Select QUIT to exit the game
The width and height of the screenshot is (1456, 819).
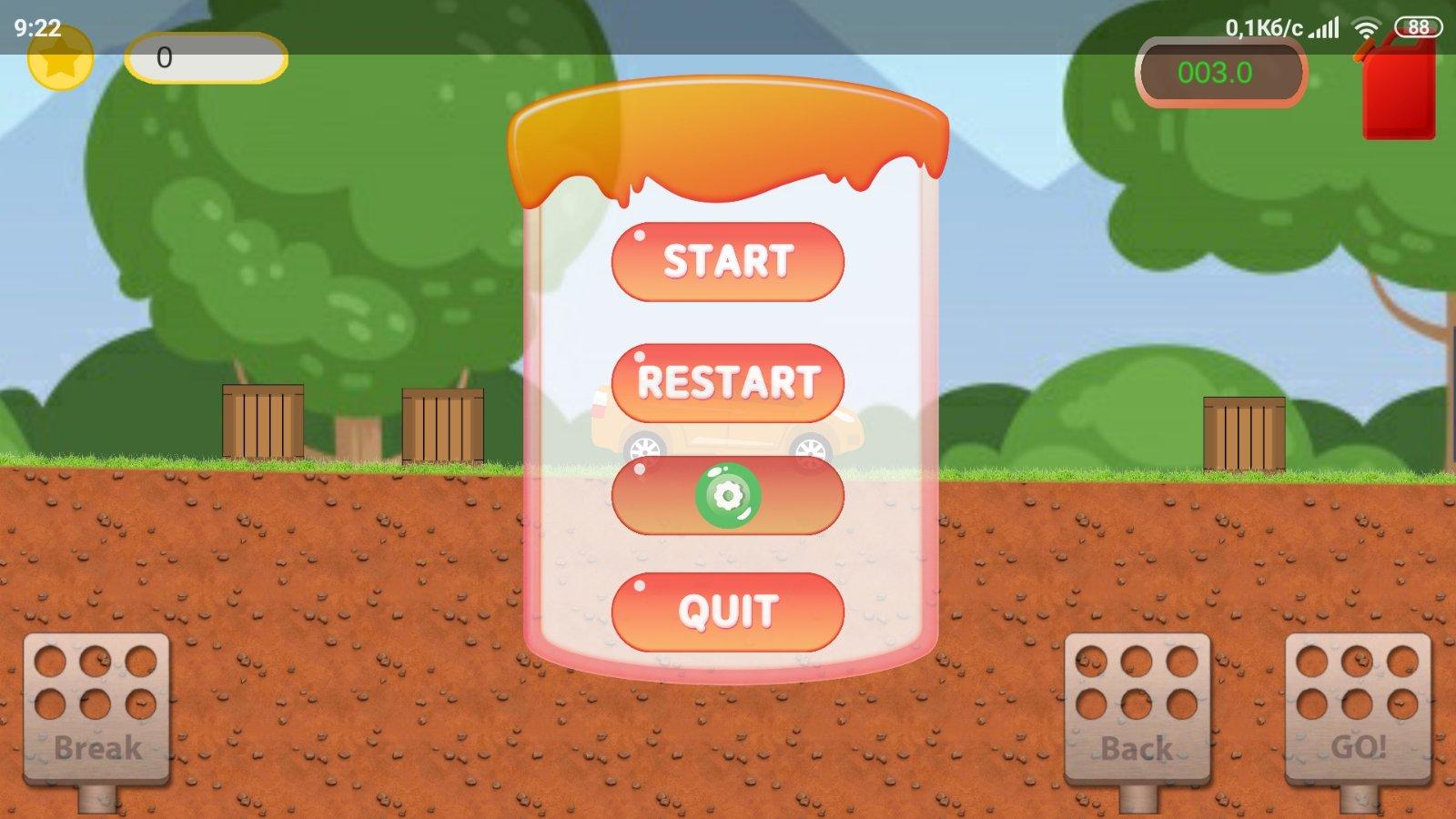727,611
